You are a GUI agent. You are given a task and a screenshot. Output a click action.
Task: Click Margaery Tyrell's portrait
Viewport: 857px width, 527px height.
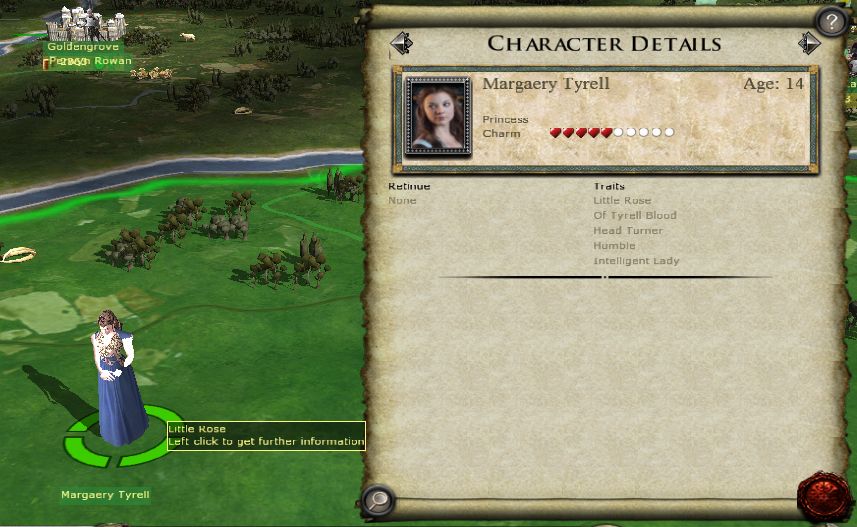pos(437,117)
